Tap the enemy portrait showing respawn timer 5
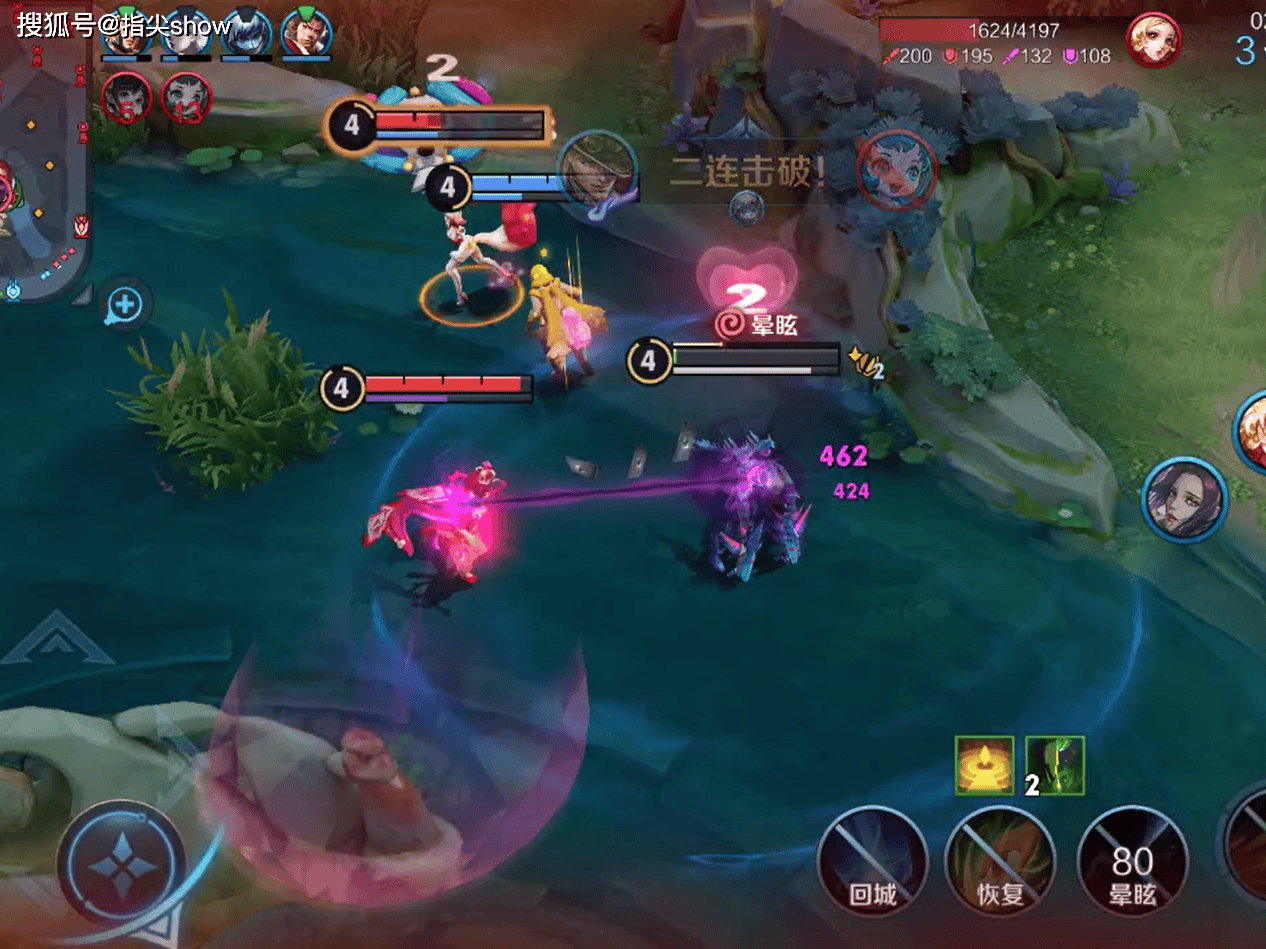The image size is (1266, 949). coord(126,97)
